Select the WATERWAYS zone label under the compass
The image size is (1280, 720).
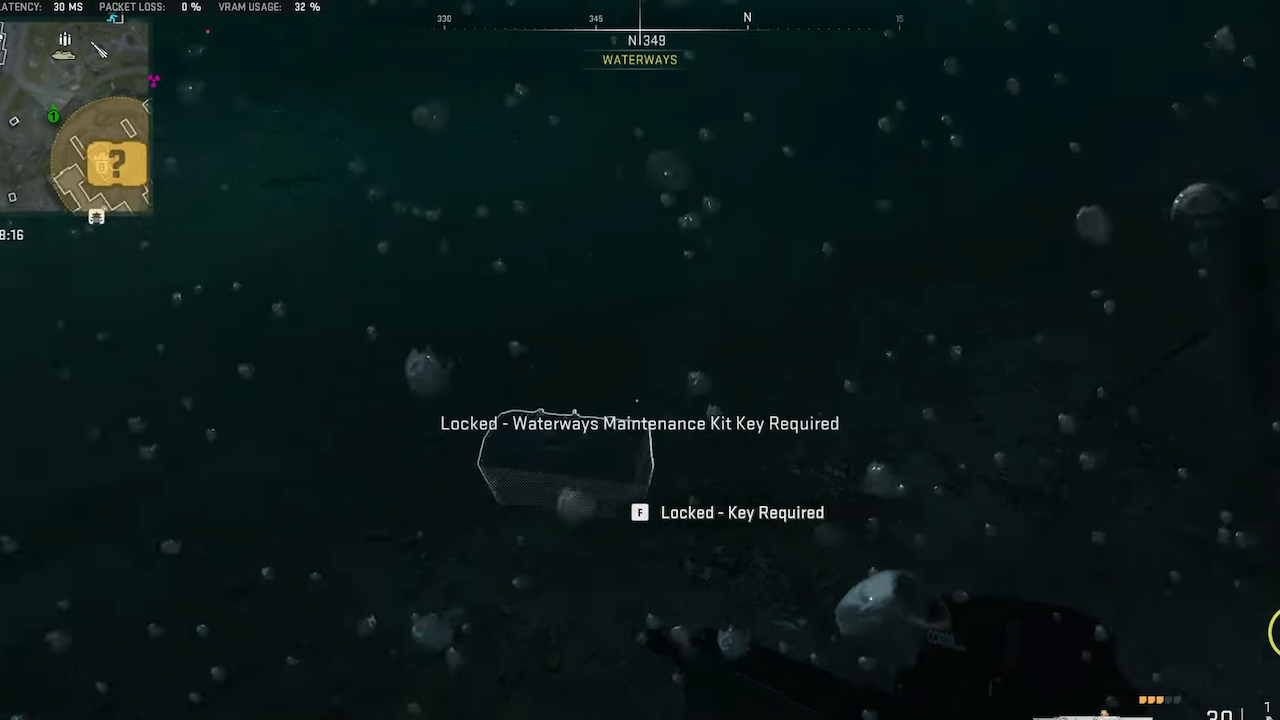click(x=639, y=59)
